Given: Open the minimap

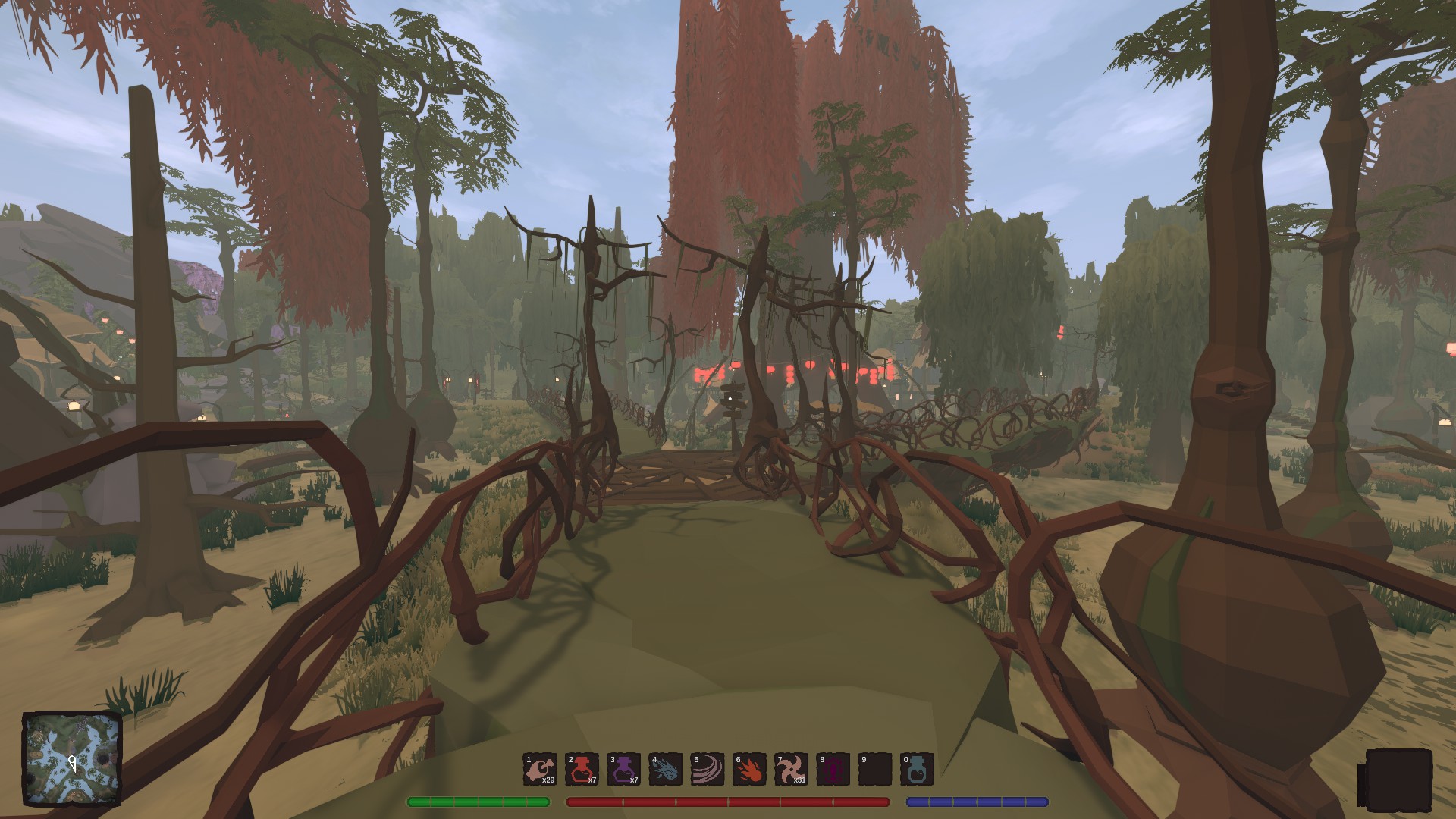Looking at the screenshot, I should 72,759.
